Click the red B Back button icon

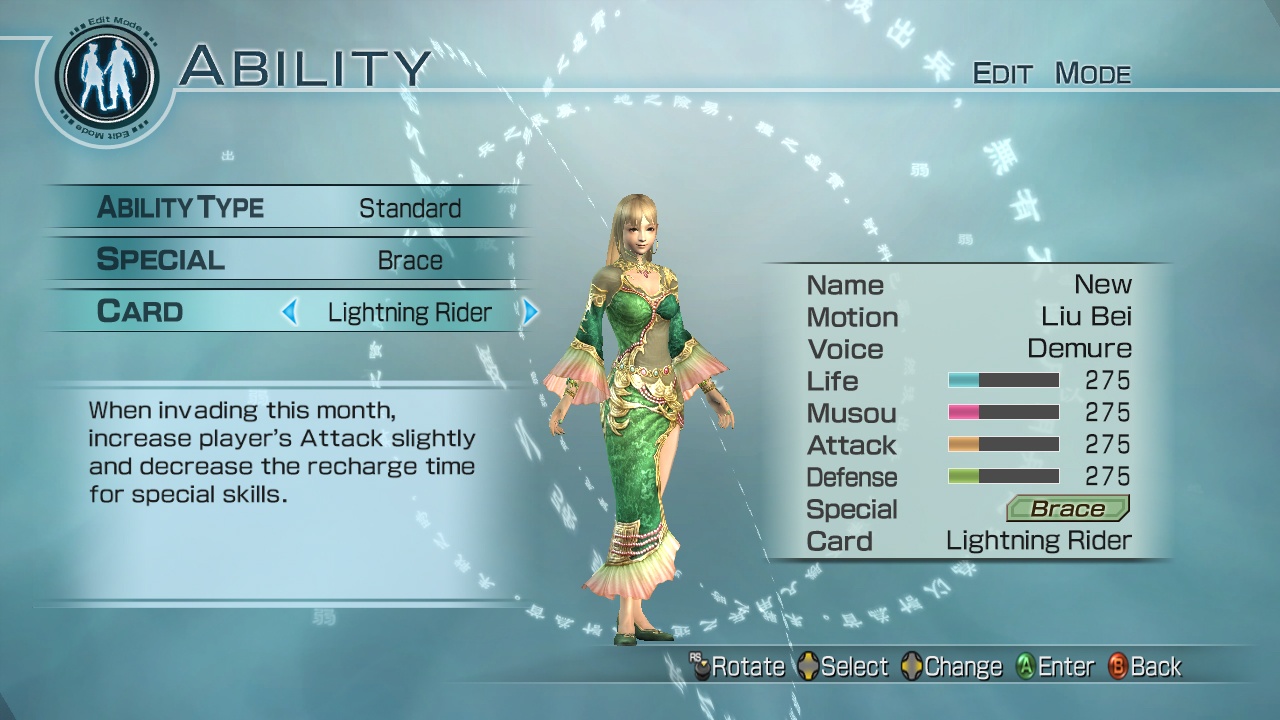click(x=1118, y=666)
